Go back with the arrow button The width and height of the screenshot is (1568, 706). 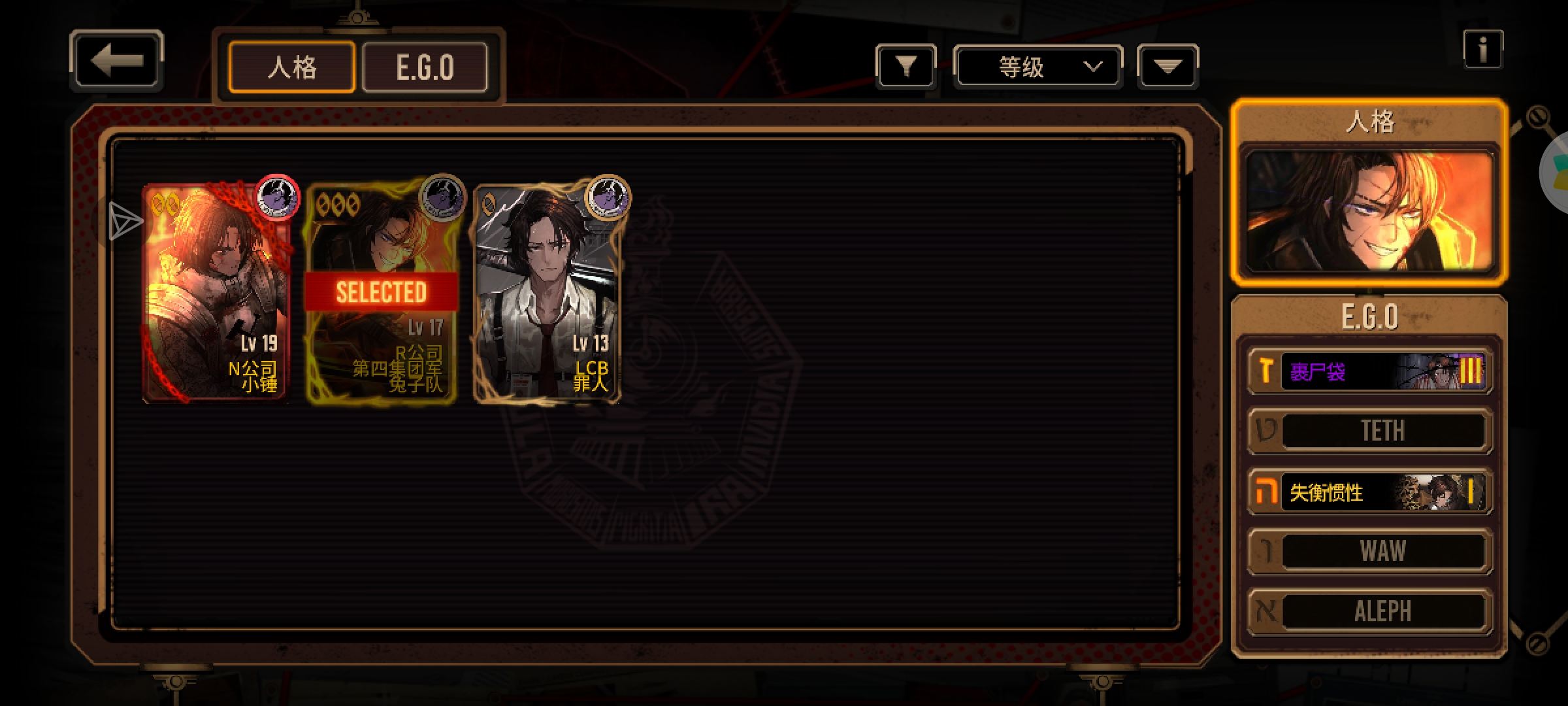click(x=116, y=60)
